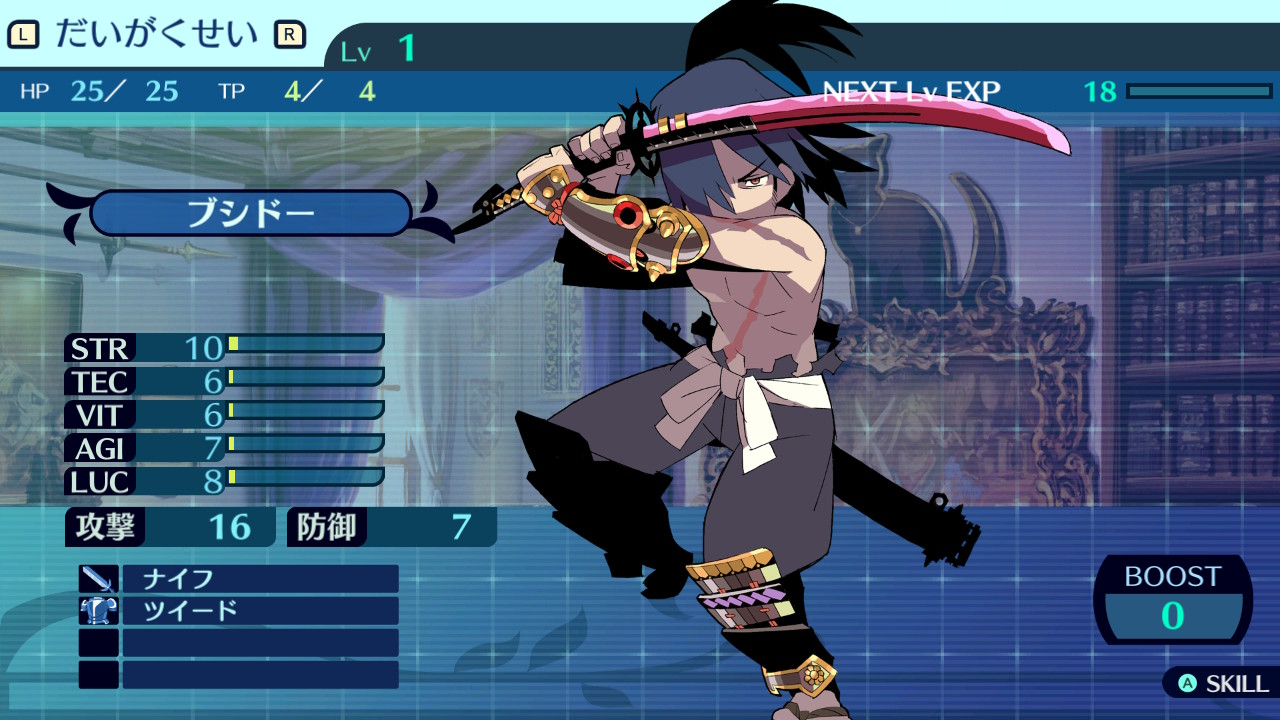Select the ナイフ weapon slot
This screenshot has width=1280, height=720.
(259, 579)
